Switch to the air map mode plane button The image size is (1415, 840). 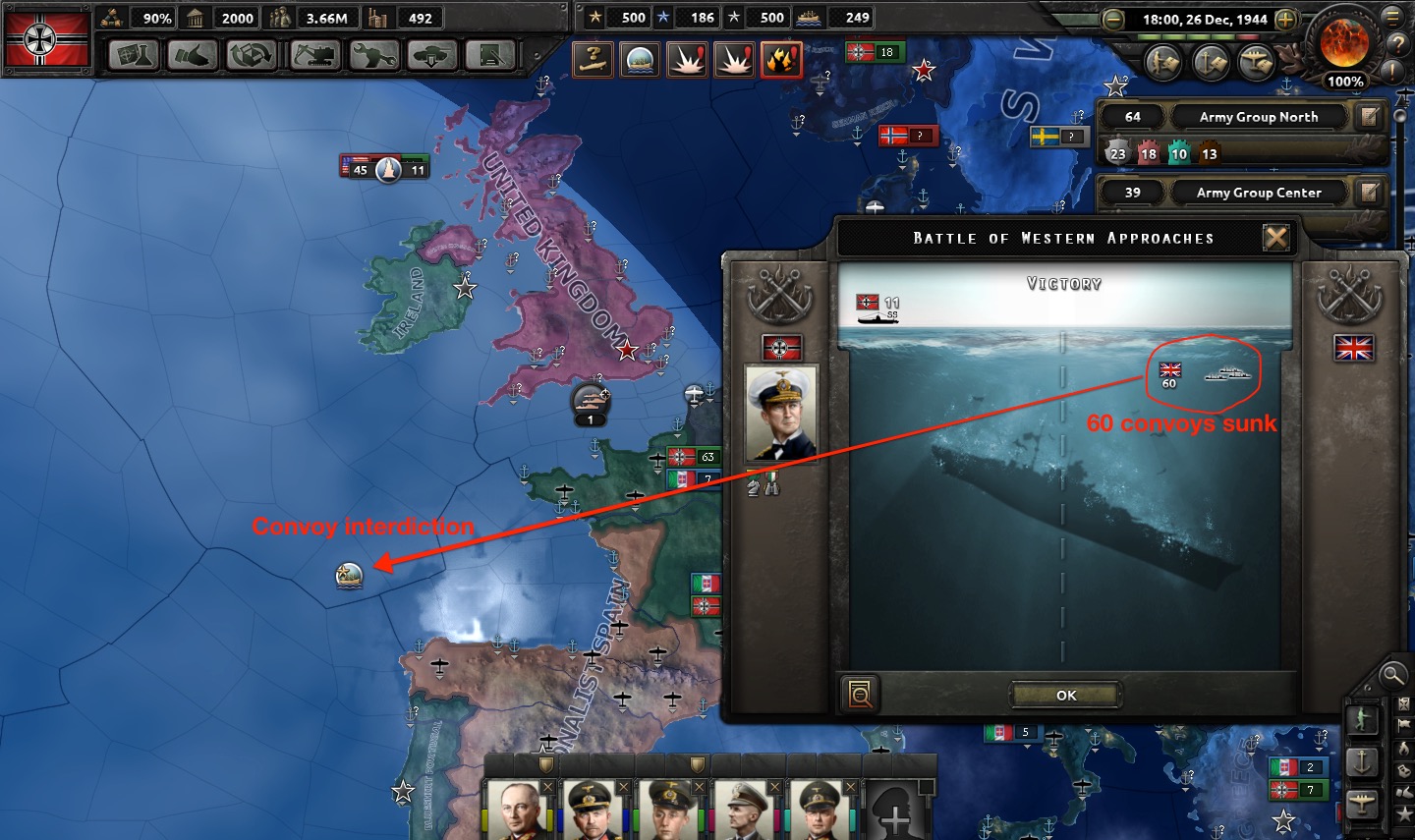click(x=1362, y=804)
